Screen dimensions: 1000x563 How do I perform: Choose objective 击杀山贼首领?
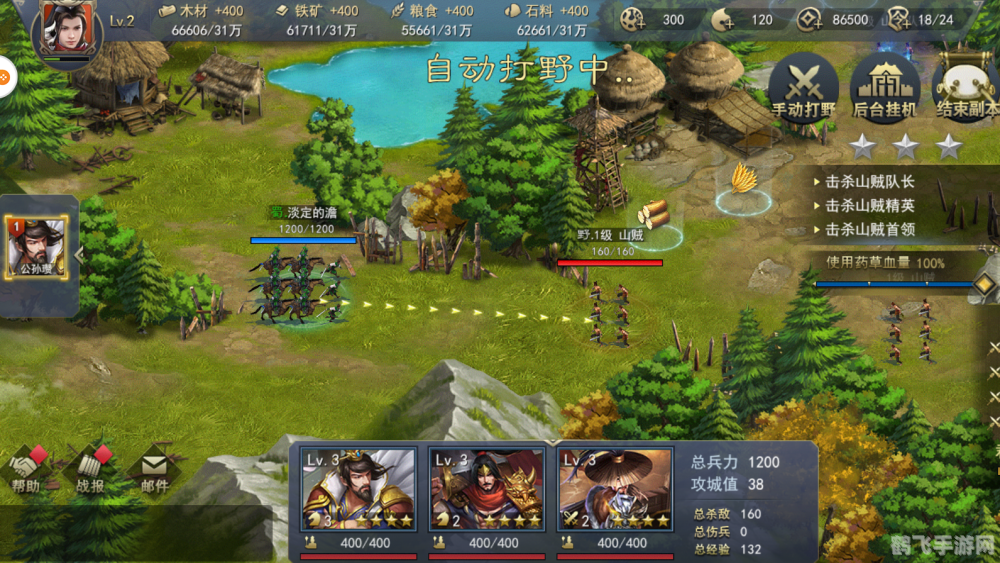click(x=869, y=229)
